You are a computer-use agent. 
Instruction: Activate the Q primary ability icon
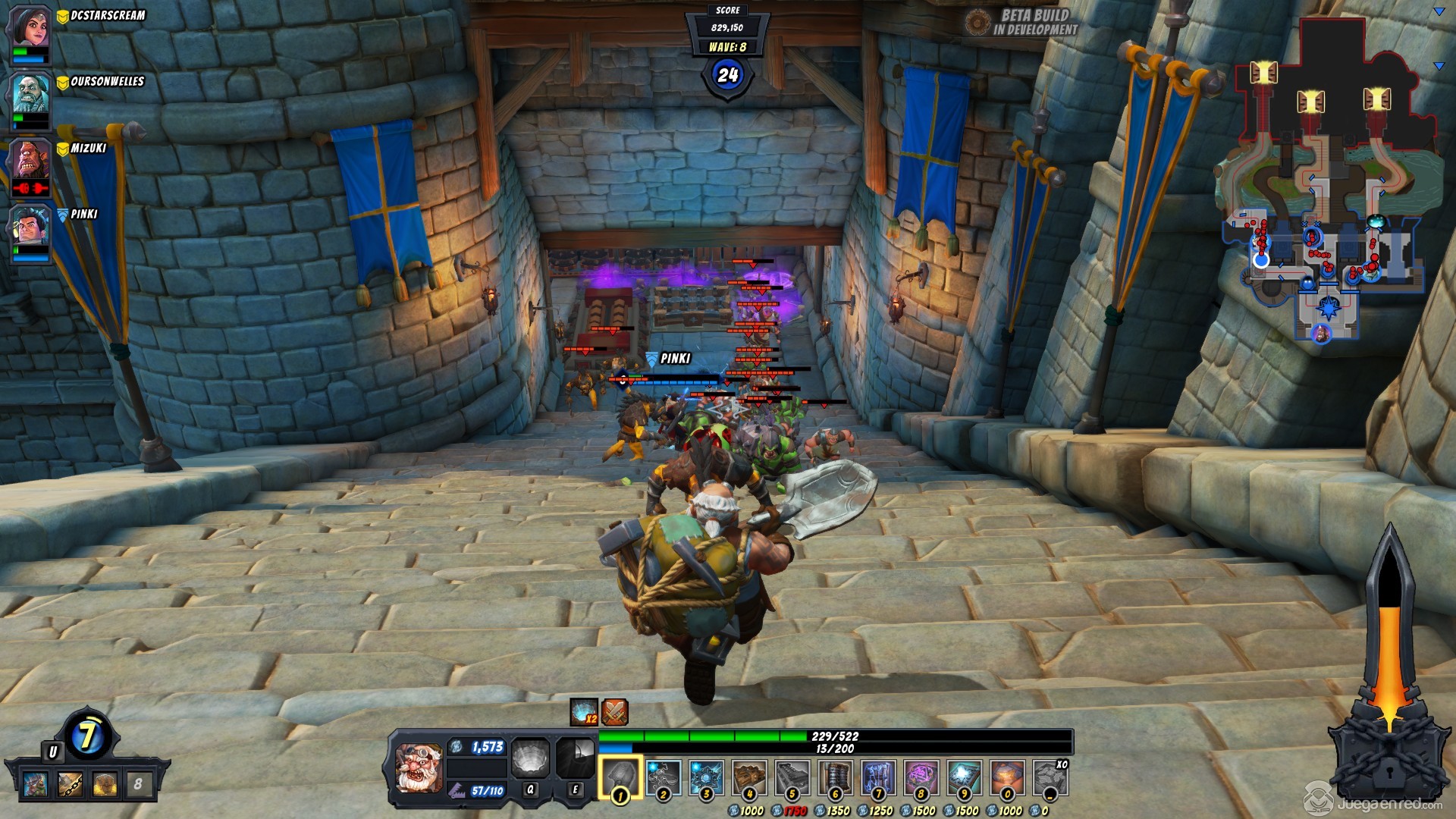(x=530, y=759)
